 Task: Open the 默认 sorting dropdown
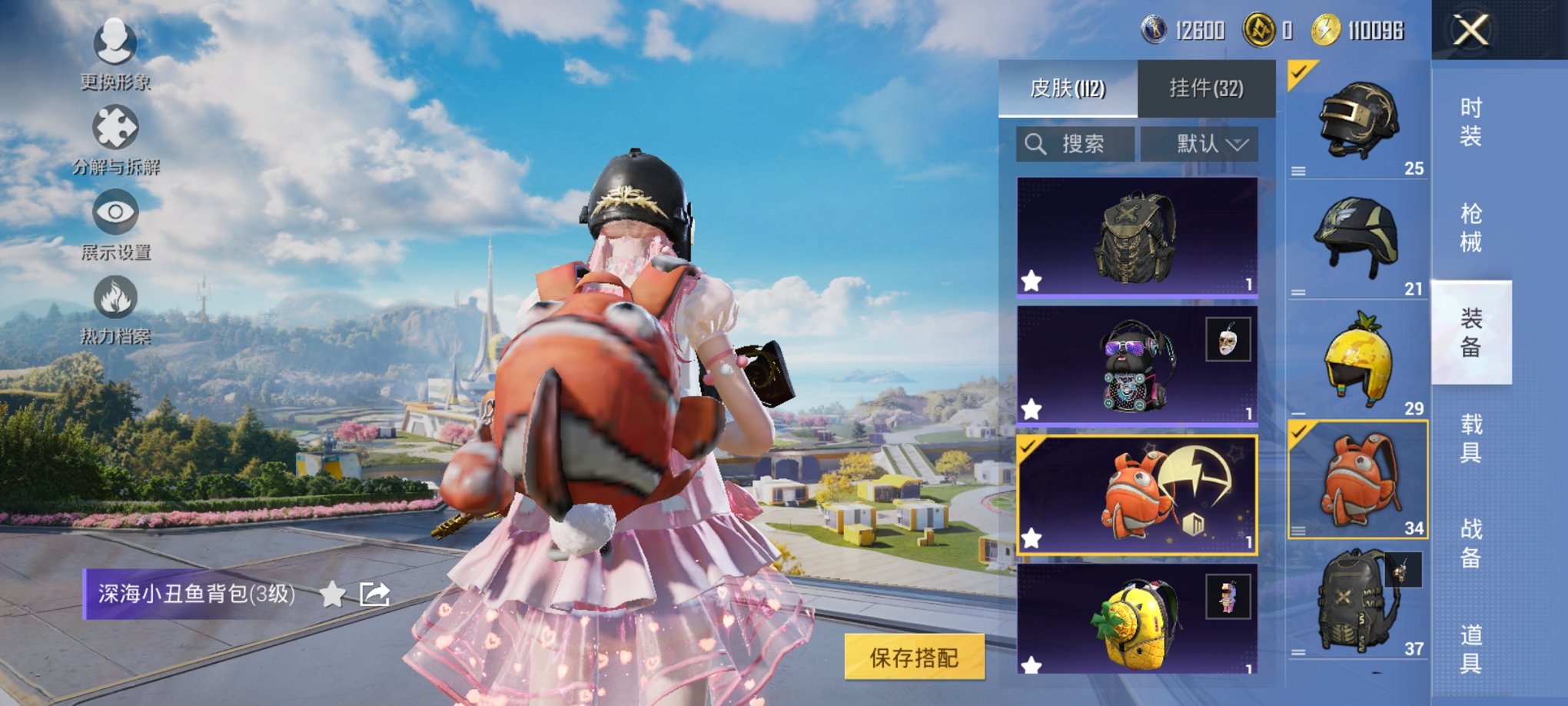[1199, 144]
